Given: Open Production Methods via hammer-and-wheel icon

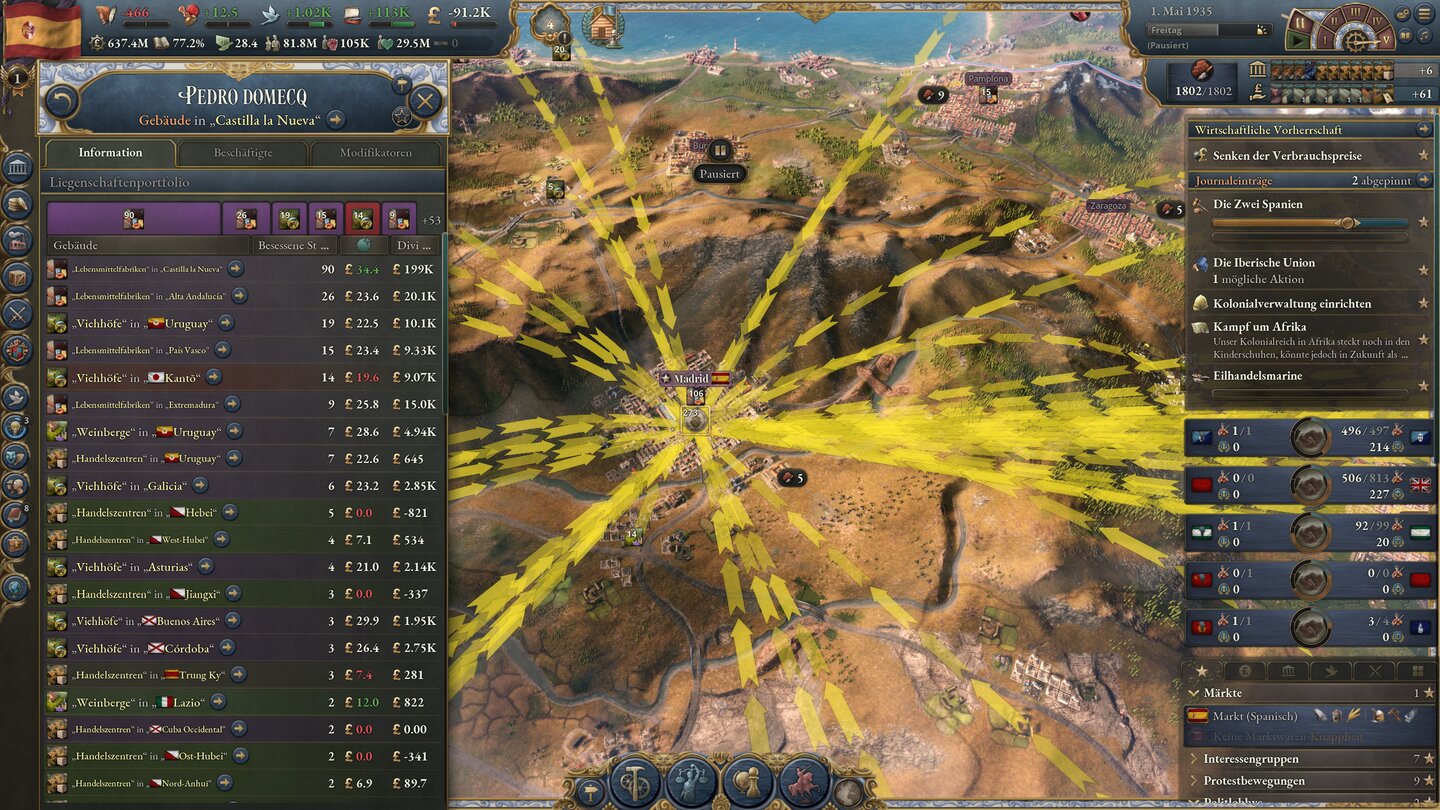Looking at the screenshot, I should coord(634,782).
